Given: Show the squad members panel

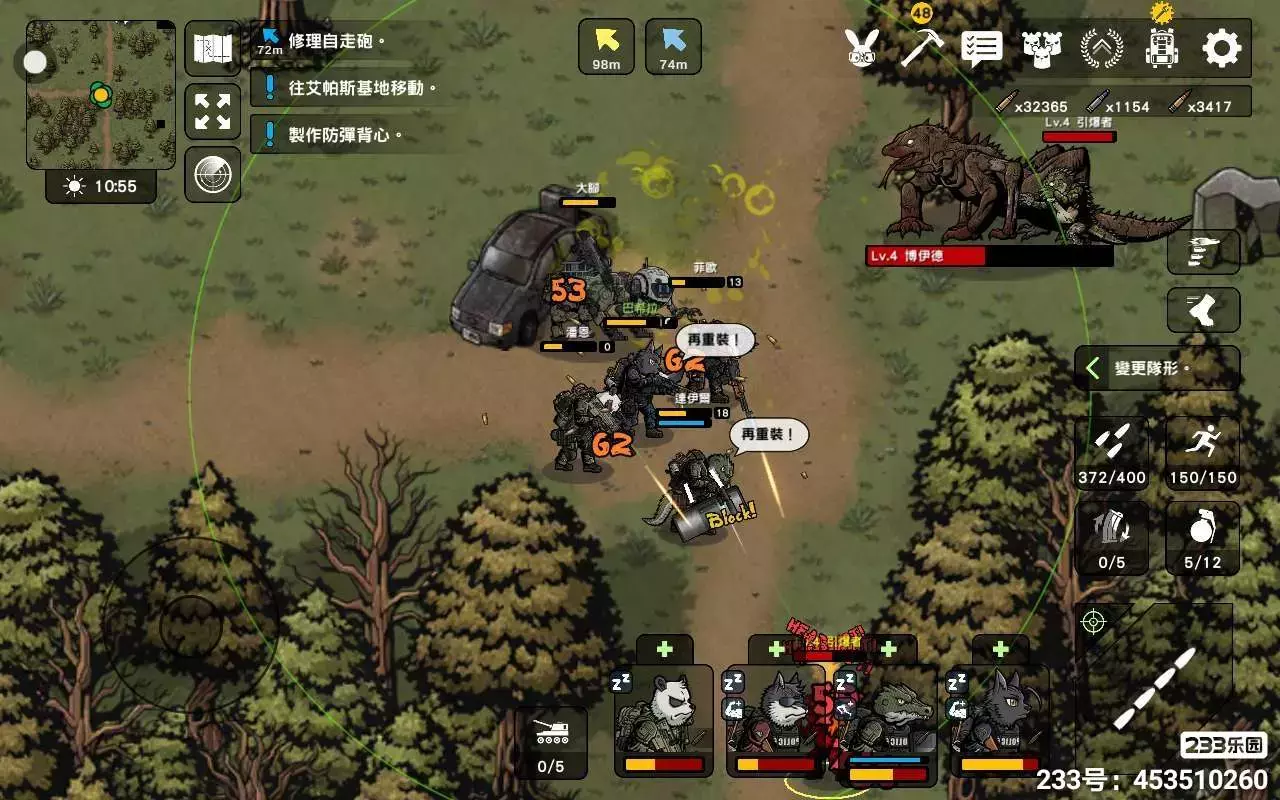Looking at the screenshot, I should click(1041, 47).
